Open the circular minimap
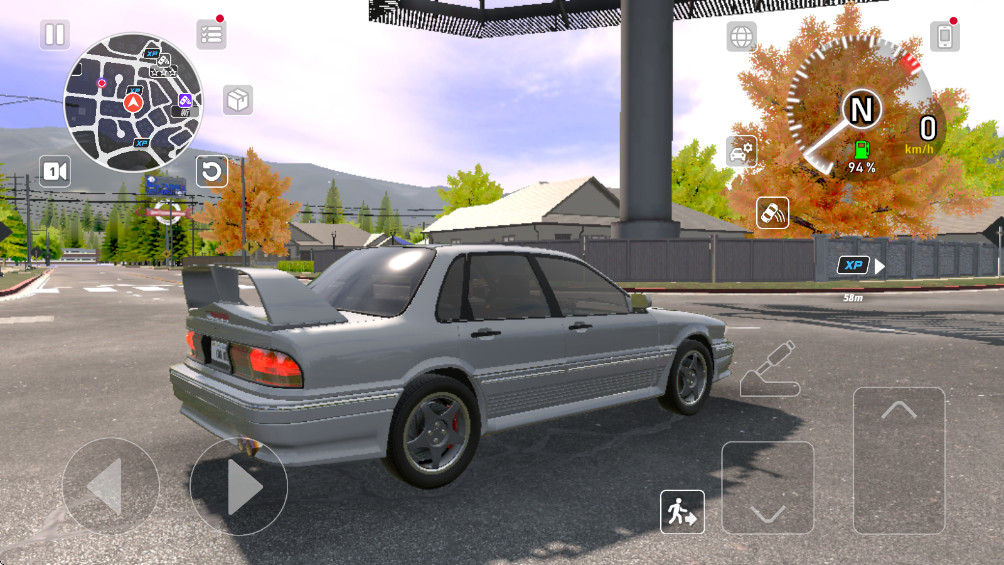The image size is (1004, 565). [x=133, y=102]
